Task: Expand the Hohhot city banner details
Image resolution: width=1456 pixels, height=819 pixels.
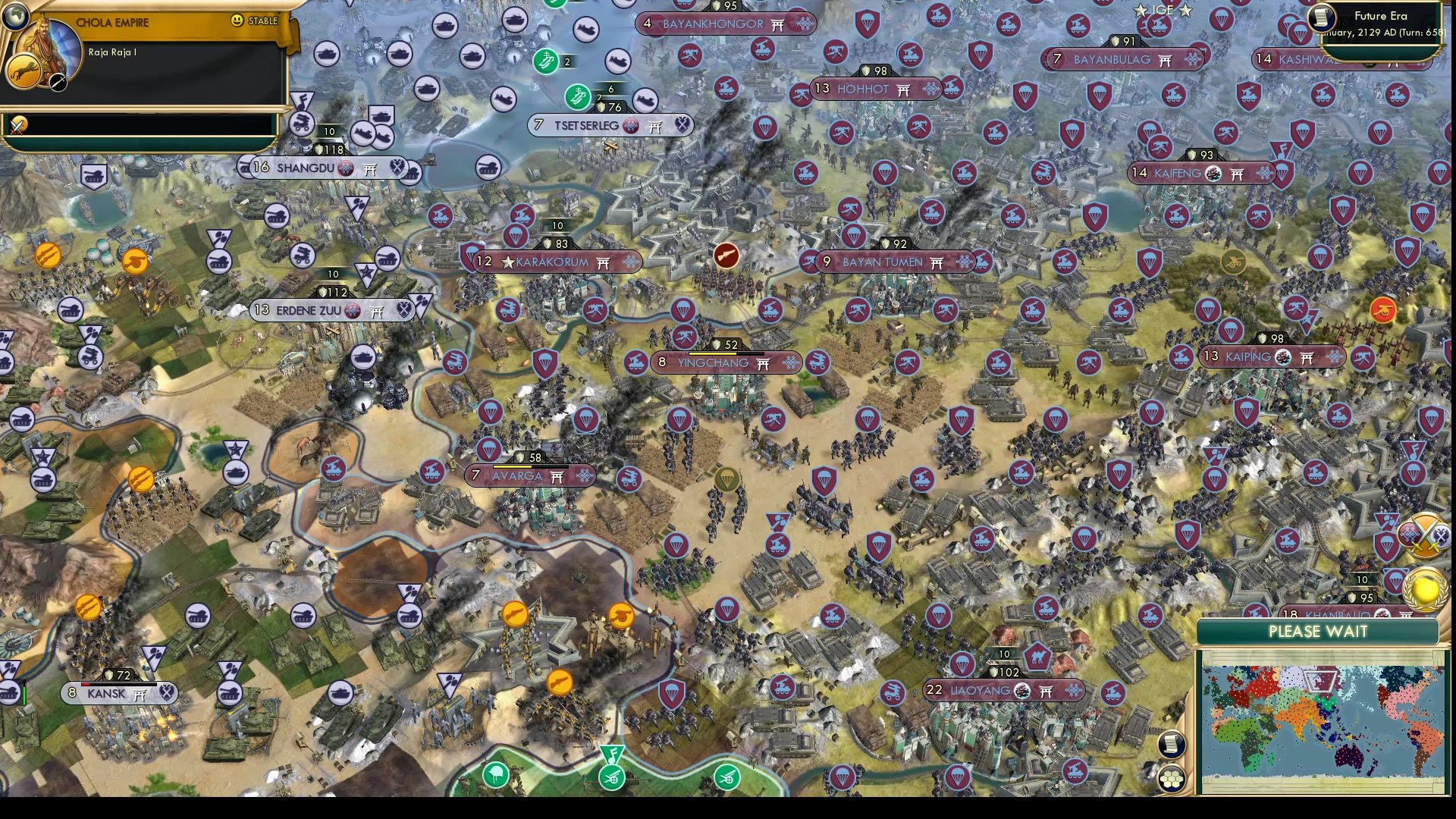Action: coord(875,89)
